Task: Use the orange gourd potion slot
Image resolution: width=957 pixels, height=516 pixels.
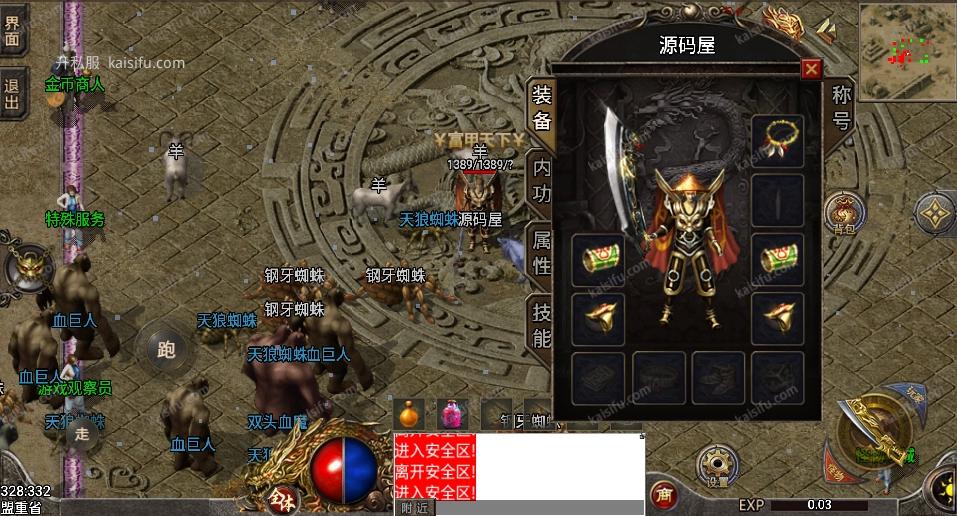Action: [407, 413]
